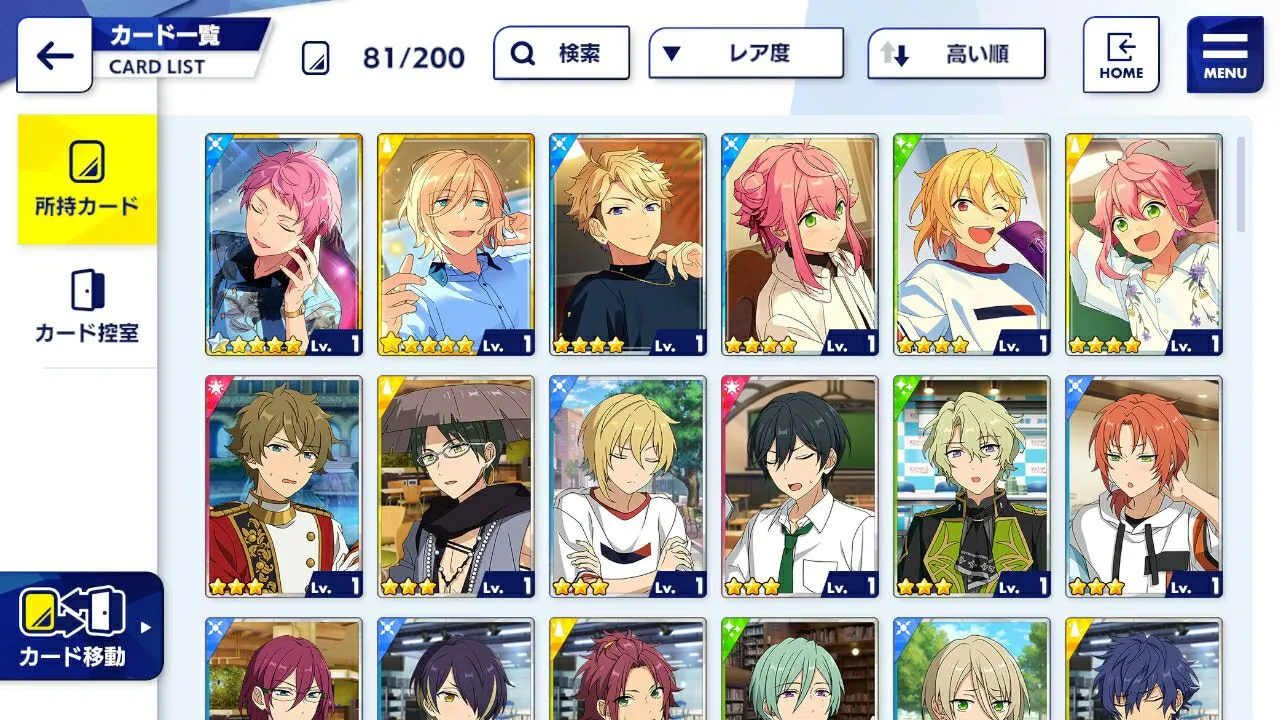Pick the winking blond four-star card
This screenshot has width=1280, height=720.
(972, 244)
